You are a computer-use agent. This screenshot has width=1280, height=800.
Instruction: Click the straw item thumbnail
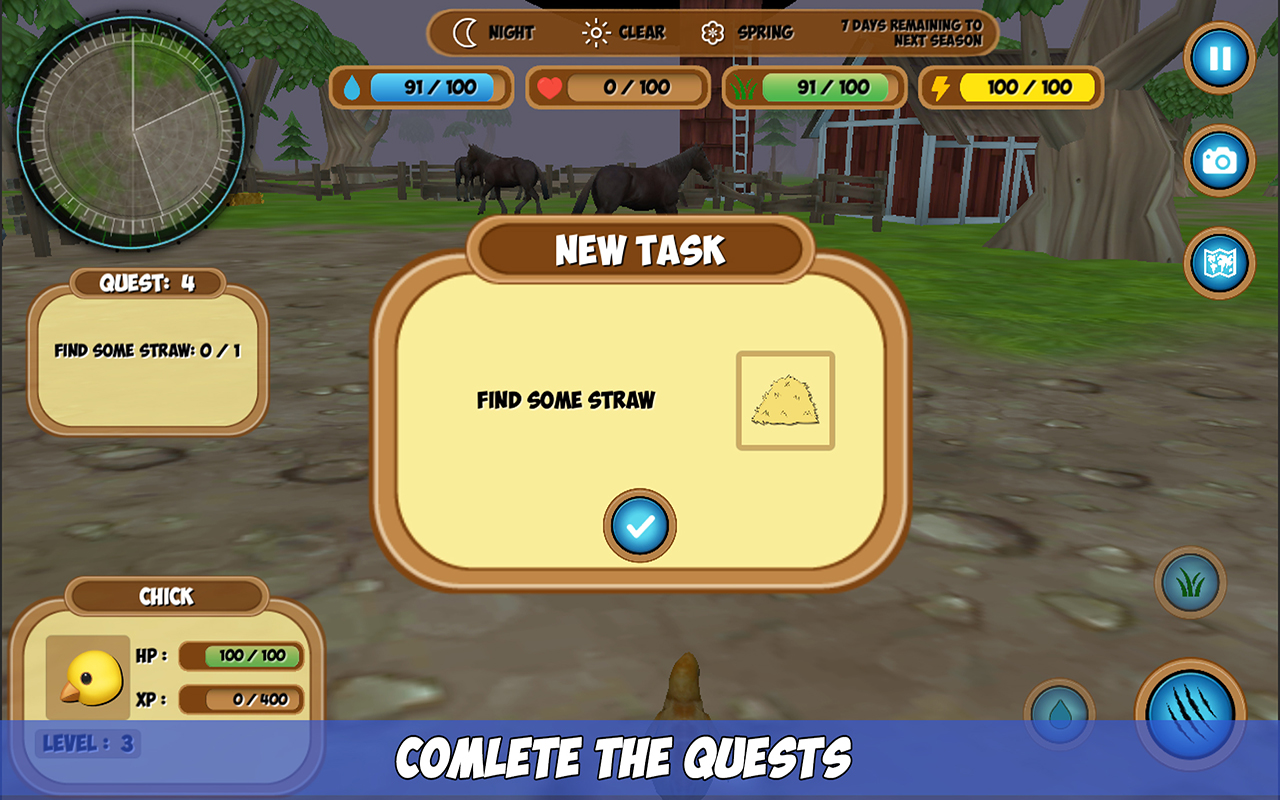[786, 399]
